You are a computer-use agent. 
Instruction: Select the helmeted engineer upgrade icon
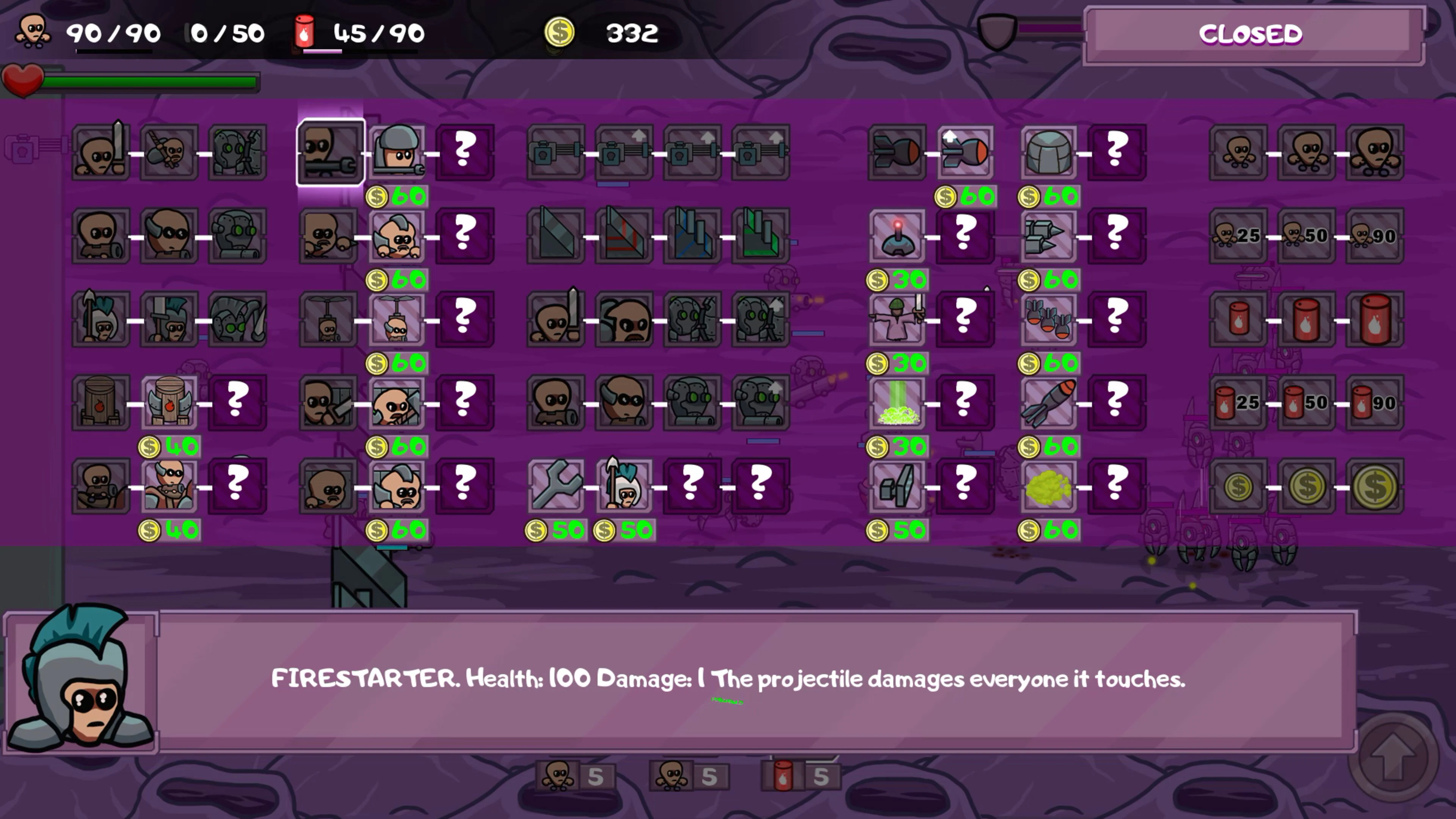tap(397, 152)
